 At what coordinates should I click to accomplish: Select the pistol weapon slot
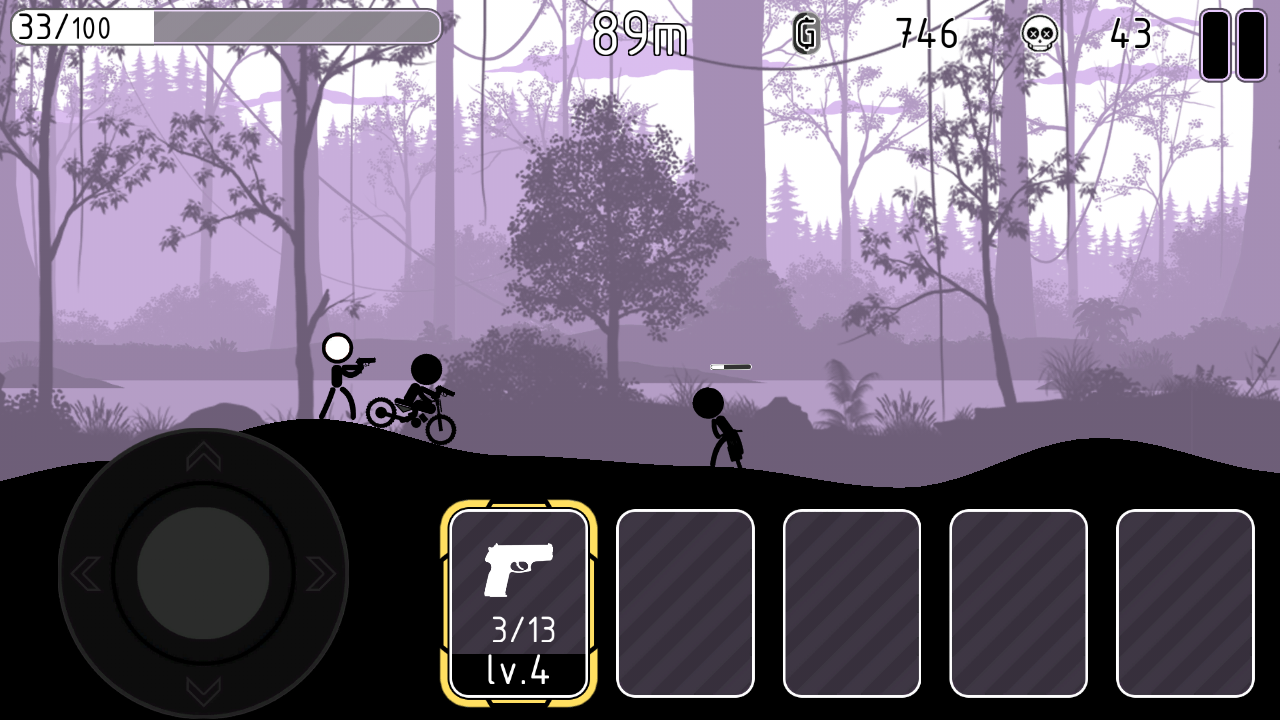click(x=518, y=602)
